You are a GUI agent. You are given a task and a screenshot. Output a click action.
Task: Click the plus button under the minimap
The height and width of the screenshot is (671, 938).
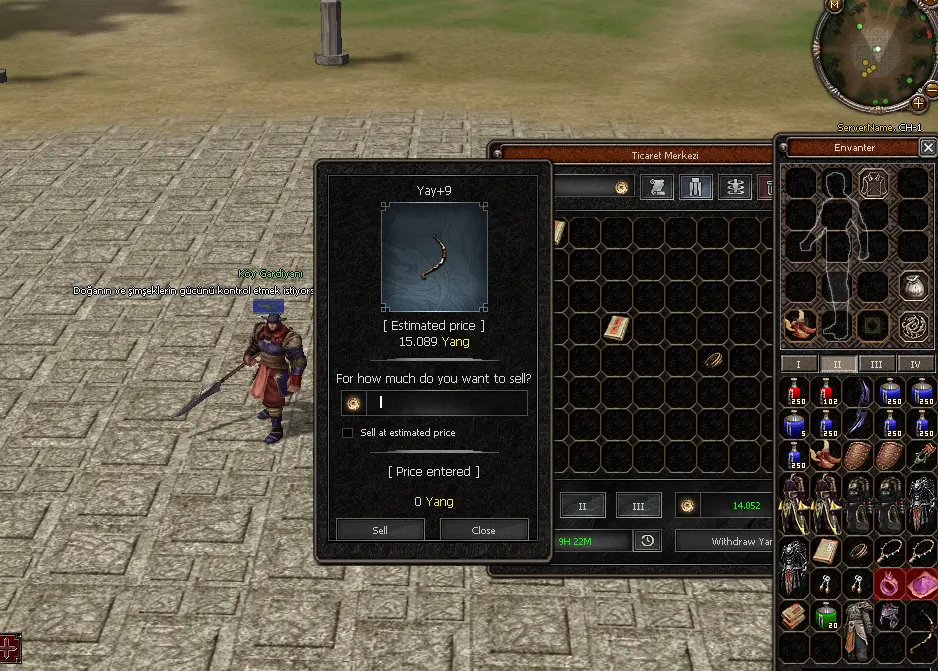[918, 102]
